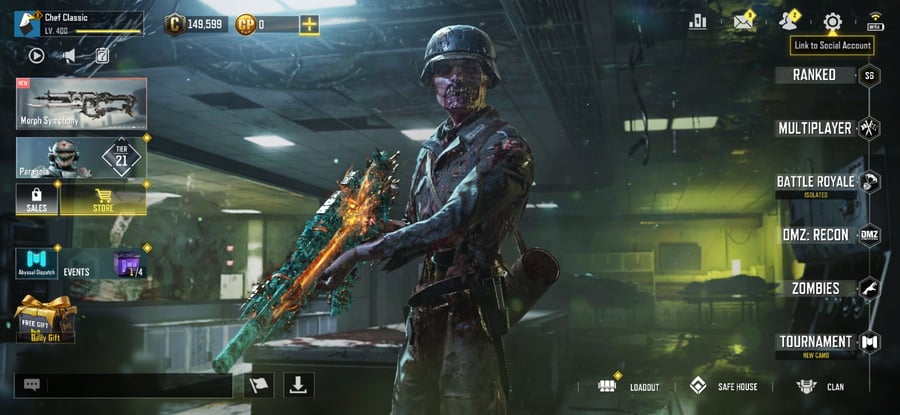This screenshot has width=900, height=415.
Task: Tap the plus button to add CP
Action: point(309,24)
